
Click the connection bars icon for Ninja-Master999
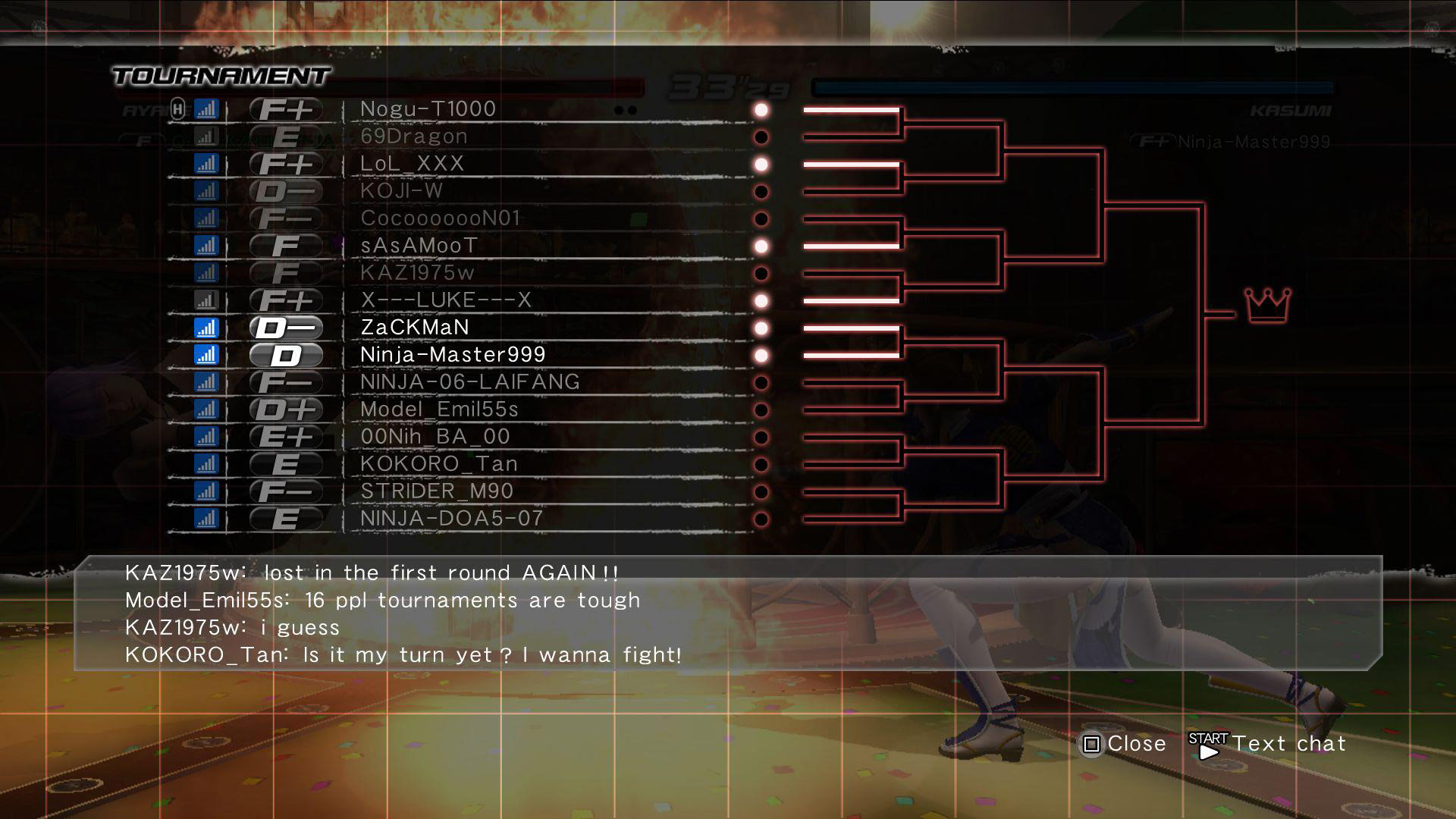coord(206,354)
